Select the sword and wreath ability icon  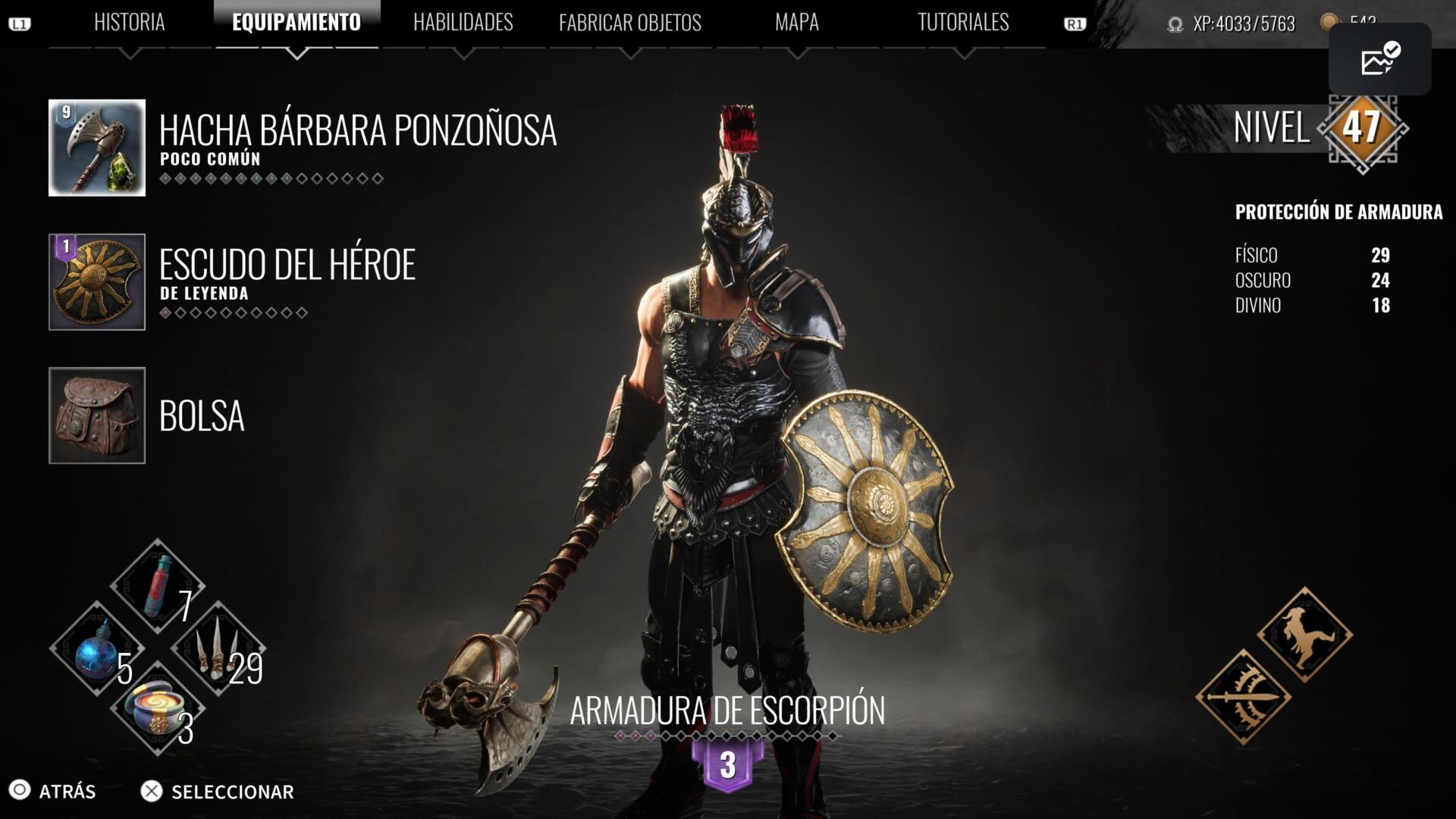point(1244,696)
